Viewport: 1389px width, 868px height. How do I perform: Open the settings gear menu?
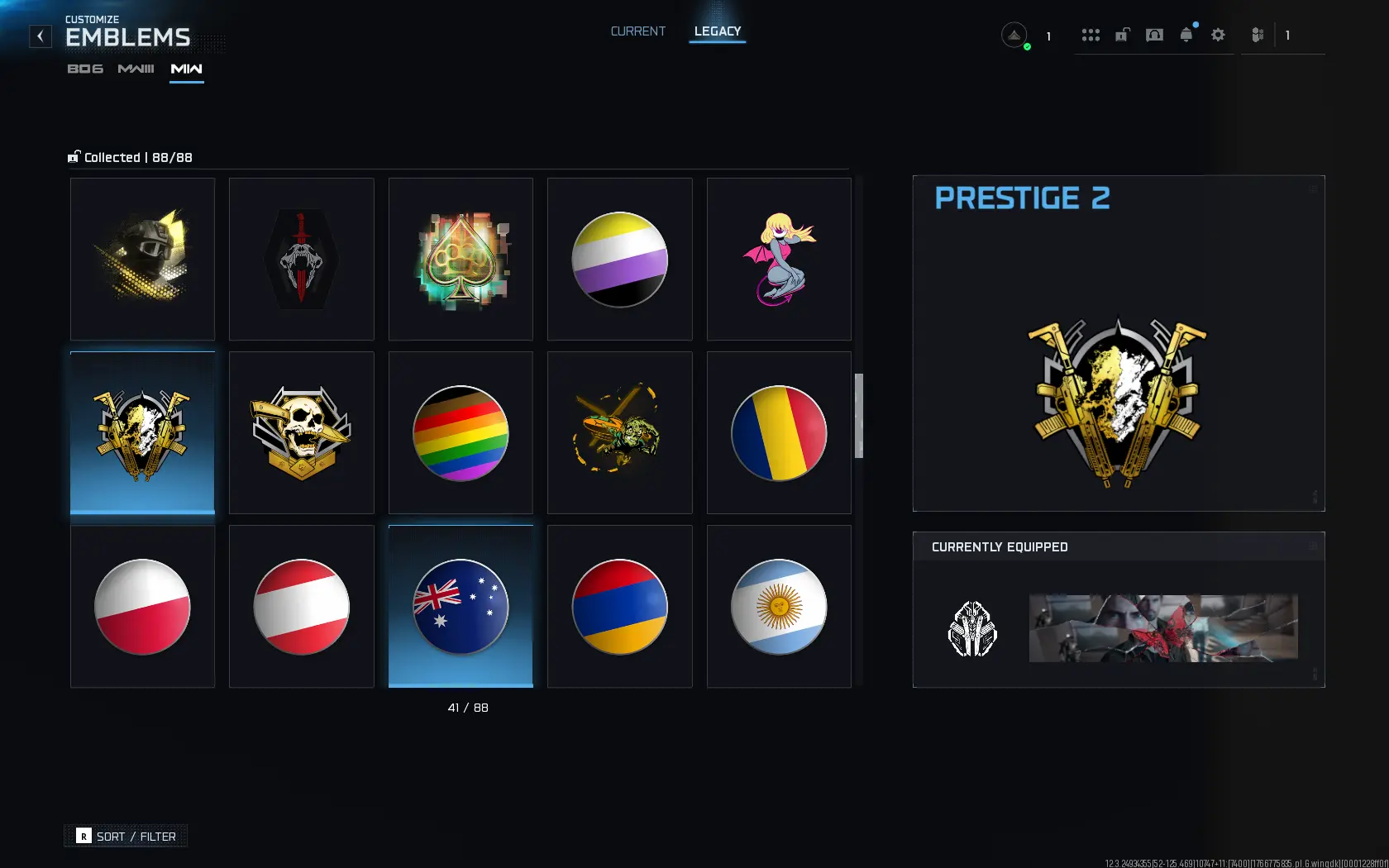(1217, 35)
